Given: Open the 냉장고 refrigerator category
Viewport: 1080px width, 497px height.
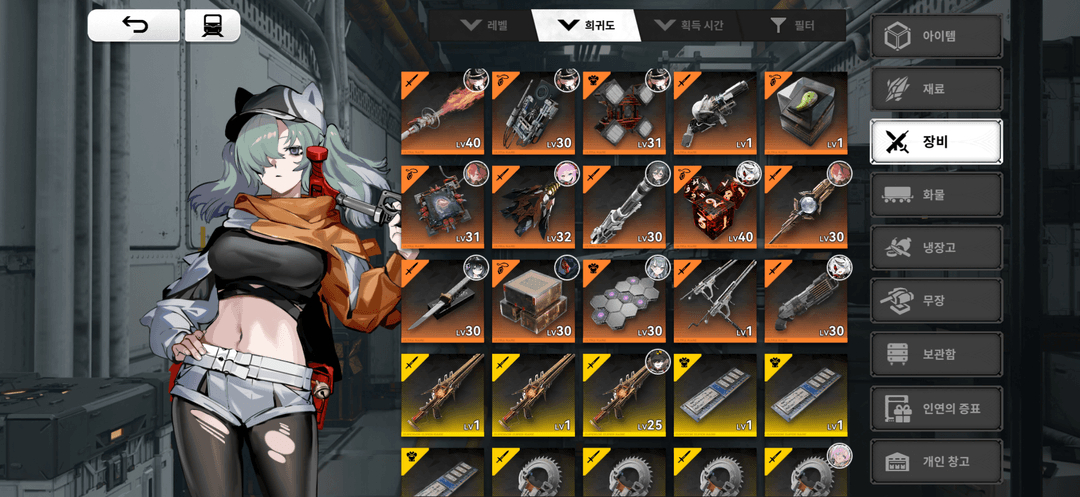Looking at the screenshot, I should (x=936, y=248).
